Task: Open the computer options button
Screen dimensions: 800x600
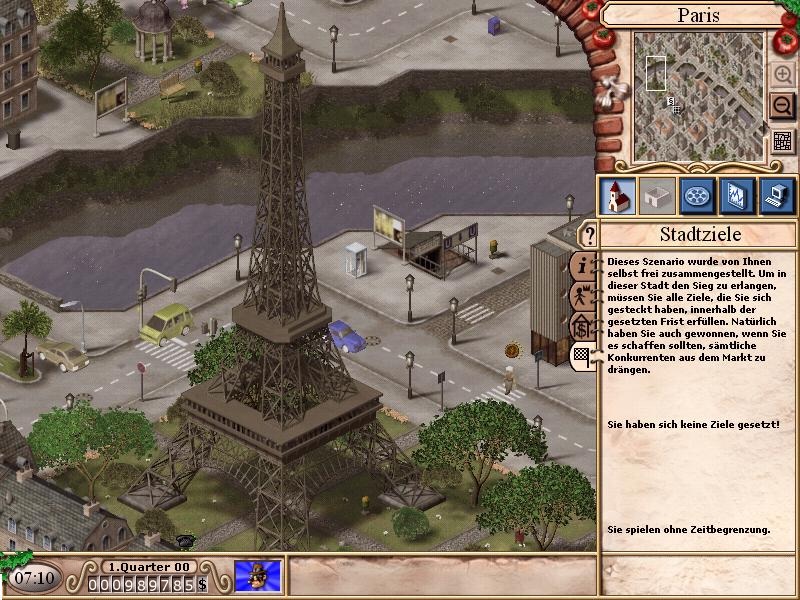Action: coord(776,196)
